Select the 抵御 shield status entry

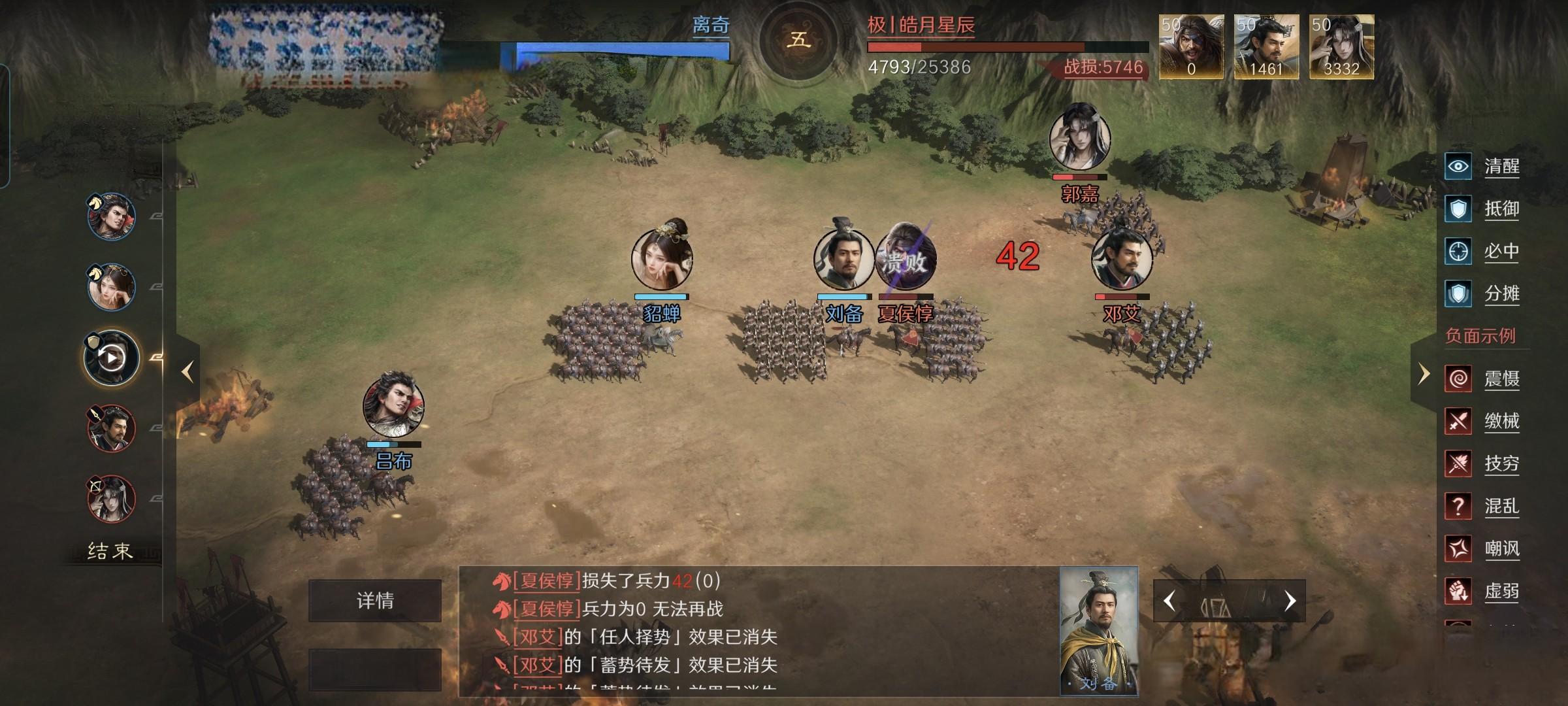[1483, 209]
